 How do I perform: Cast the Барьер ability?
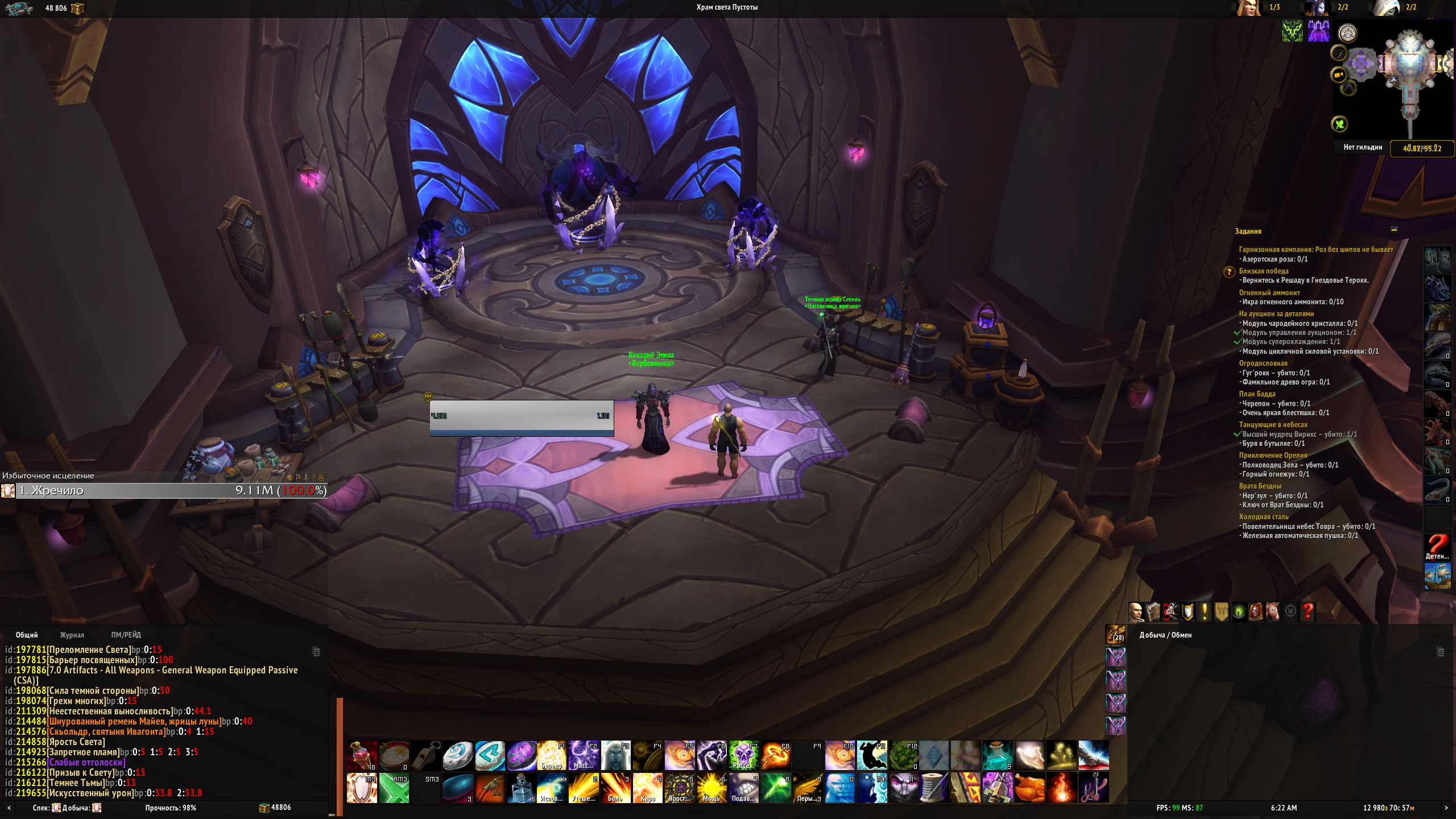(552, 755)
